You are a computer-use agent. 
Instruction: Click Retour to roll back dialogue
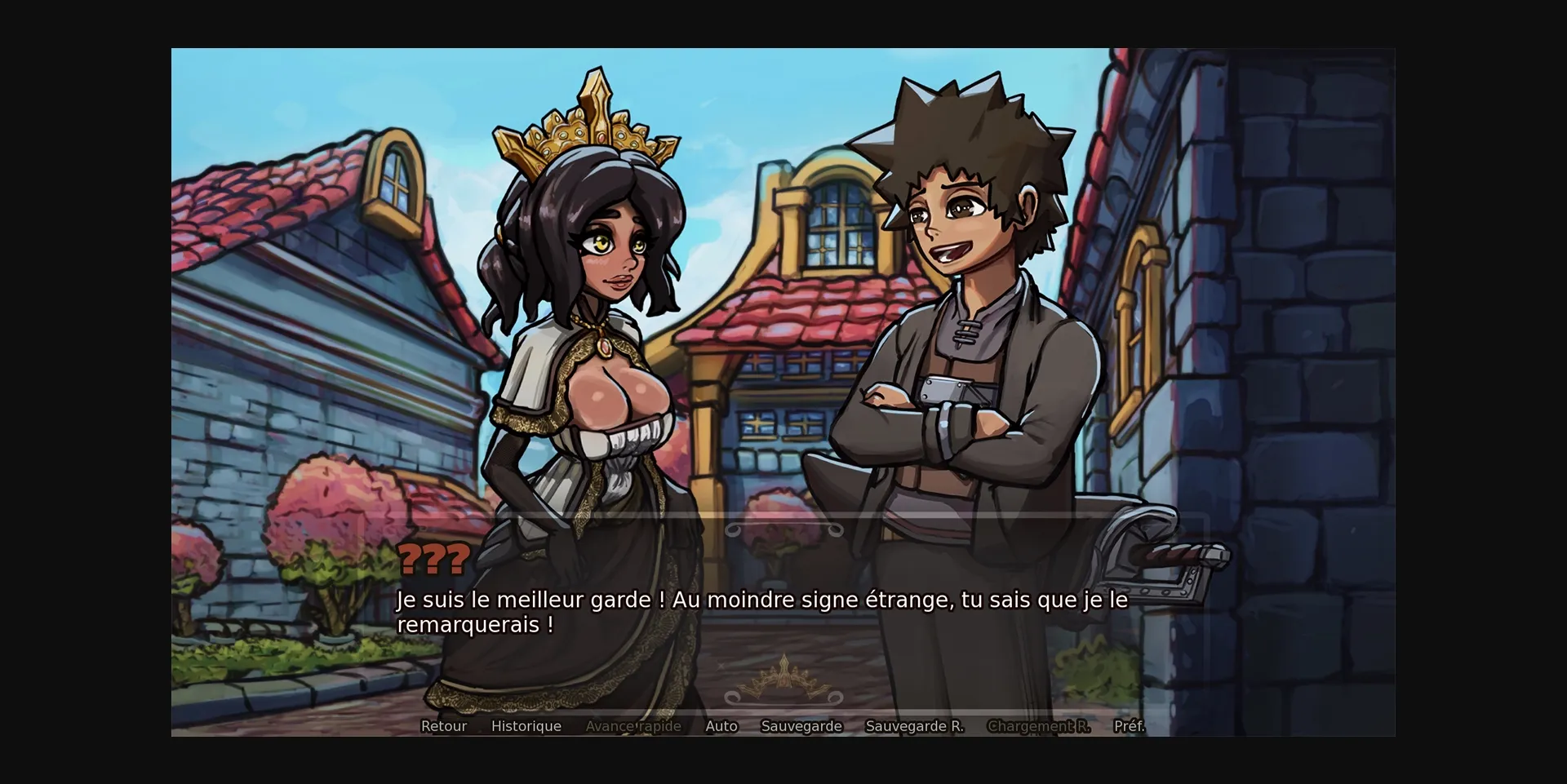click(443, 726)
